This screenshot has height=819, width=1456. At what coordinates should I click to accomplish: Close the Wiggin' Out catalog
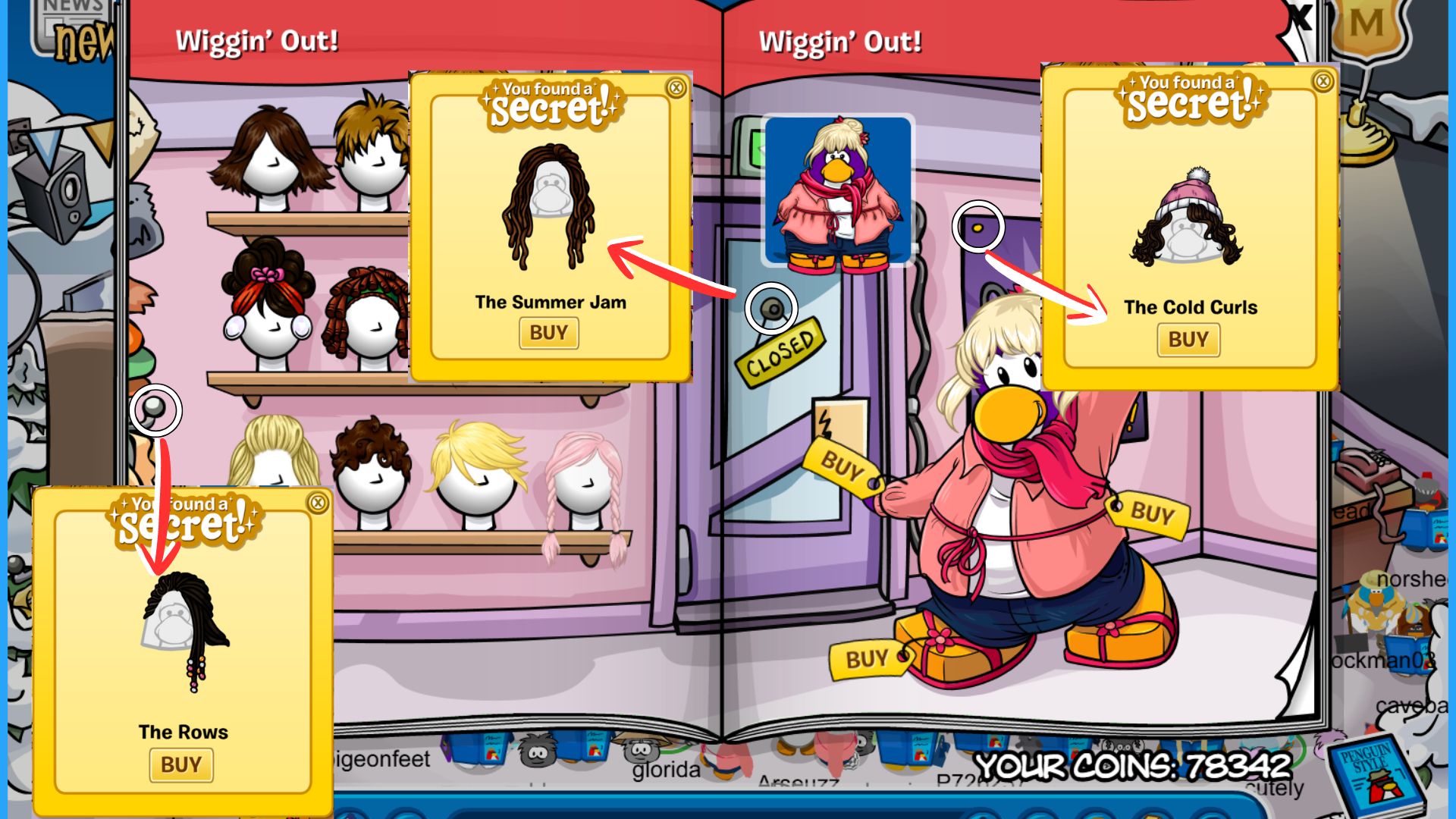[x=1301, y=17]
